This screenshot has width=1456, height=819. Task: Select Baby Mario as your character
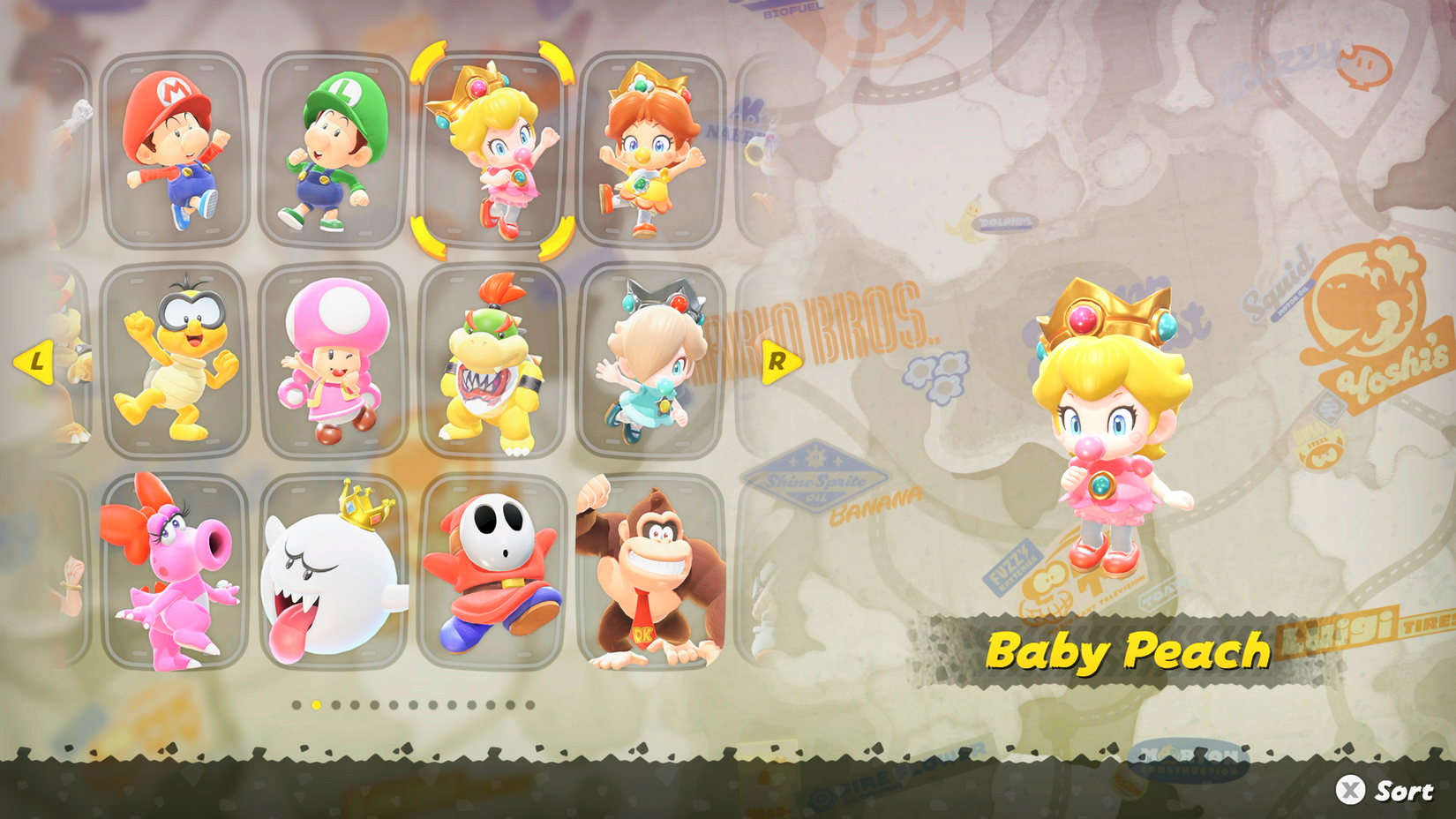(x=176, y=150)
